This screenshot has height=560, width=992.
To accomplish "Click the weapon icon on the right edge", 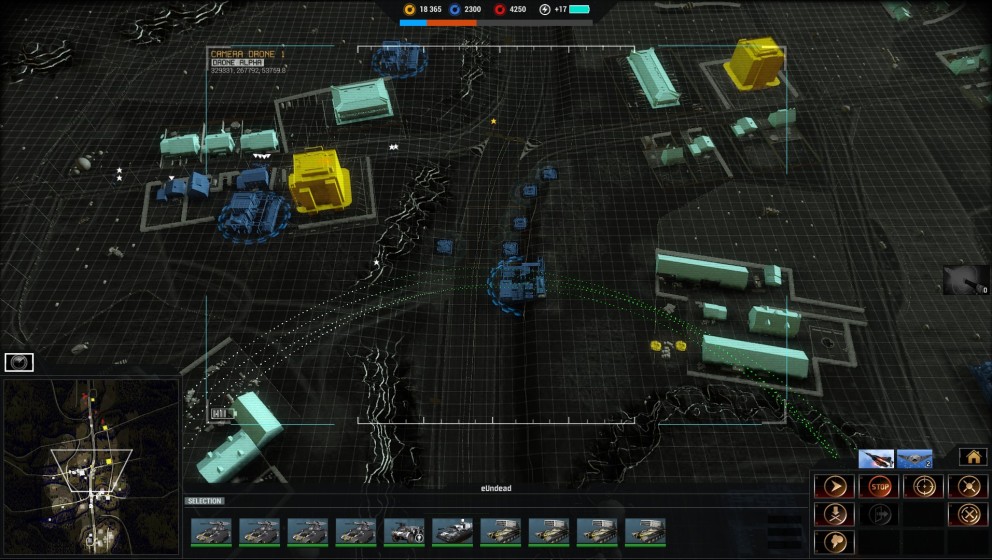I will click(x=966, y=280).
